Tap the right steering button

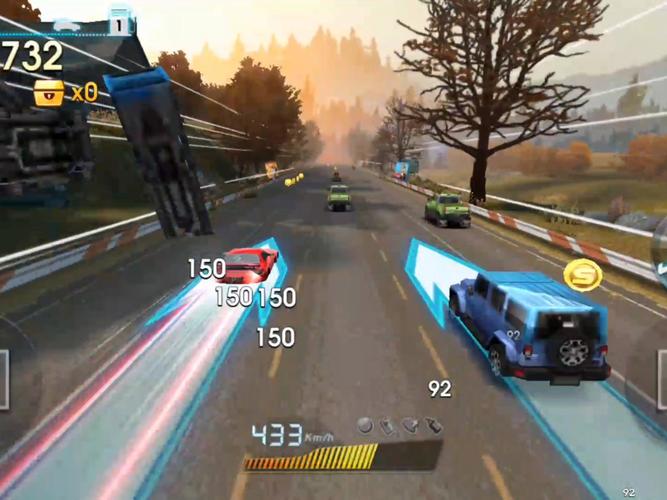(661, 379)
